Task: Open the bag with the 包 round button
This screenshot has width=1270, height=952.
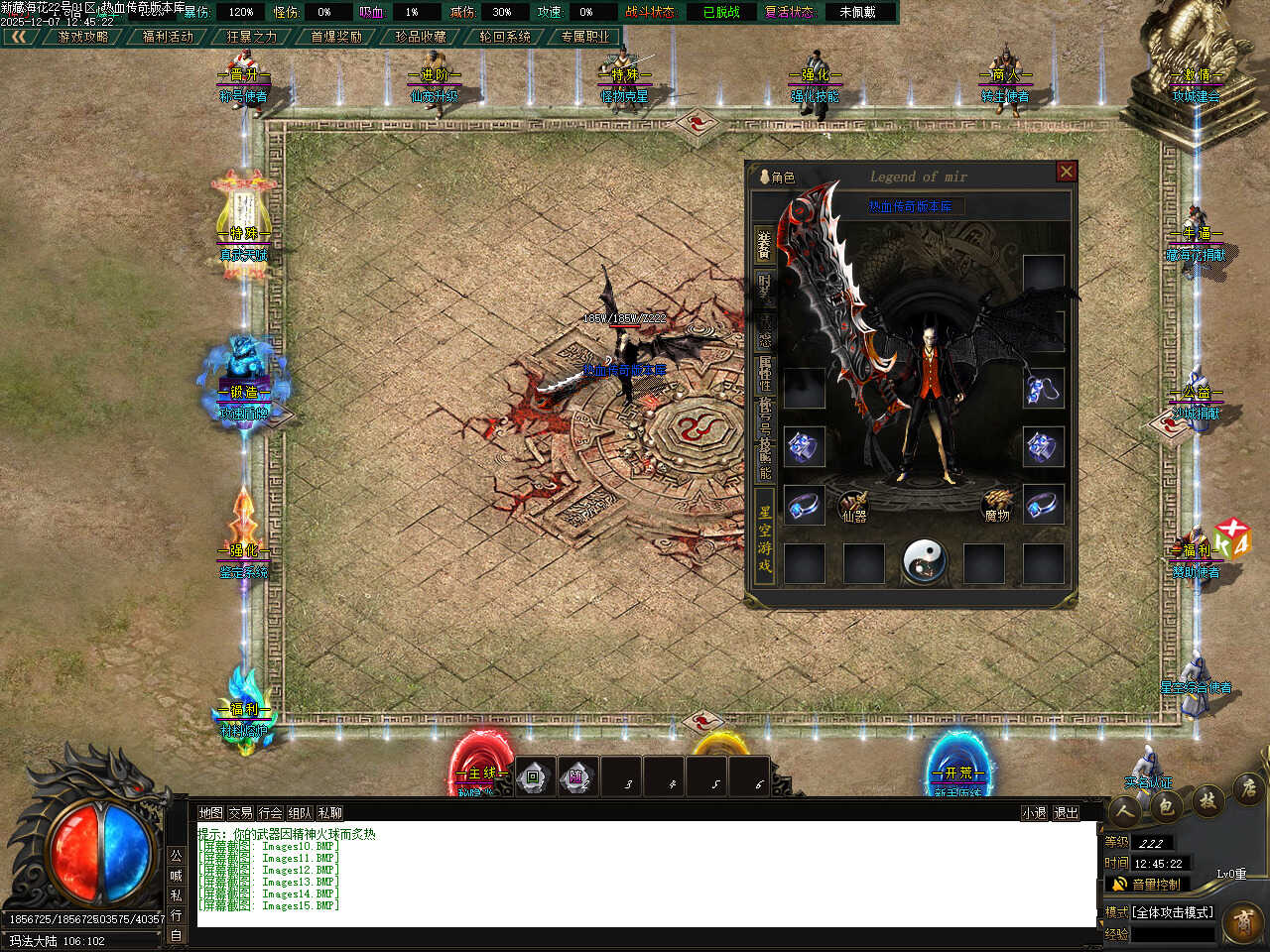Action: coord(1166,806)
